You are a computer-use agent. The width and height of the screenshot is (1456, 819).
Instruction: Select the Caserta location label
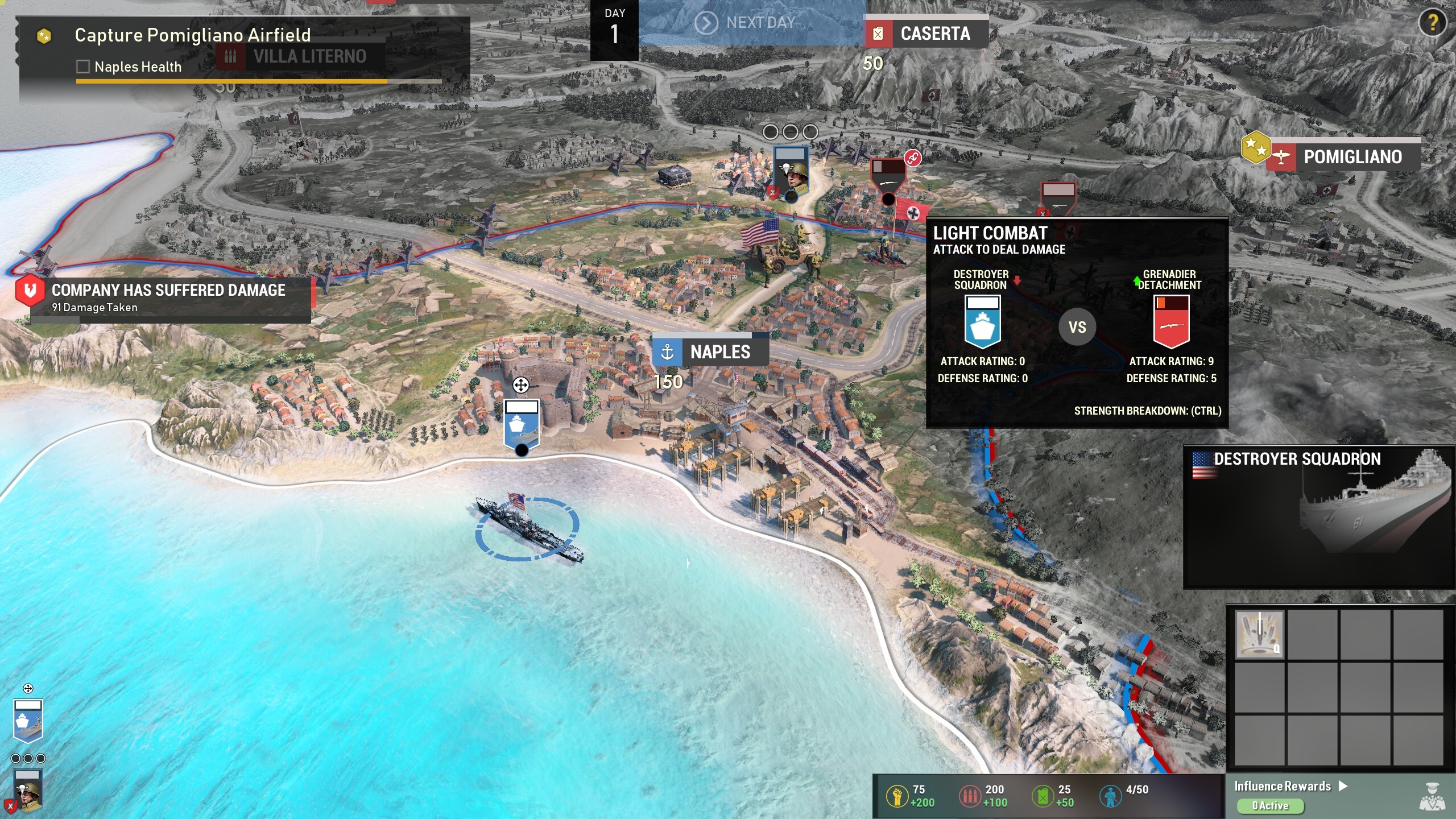(926, 34)
